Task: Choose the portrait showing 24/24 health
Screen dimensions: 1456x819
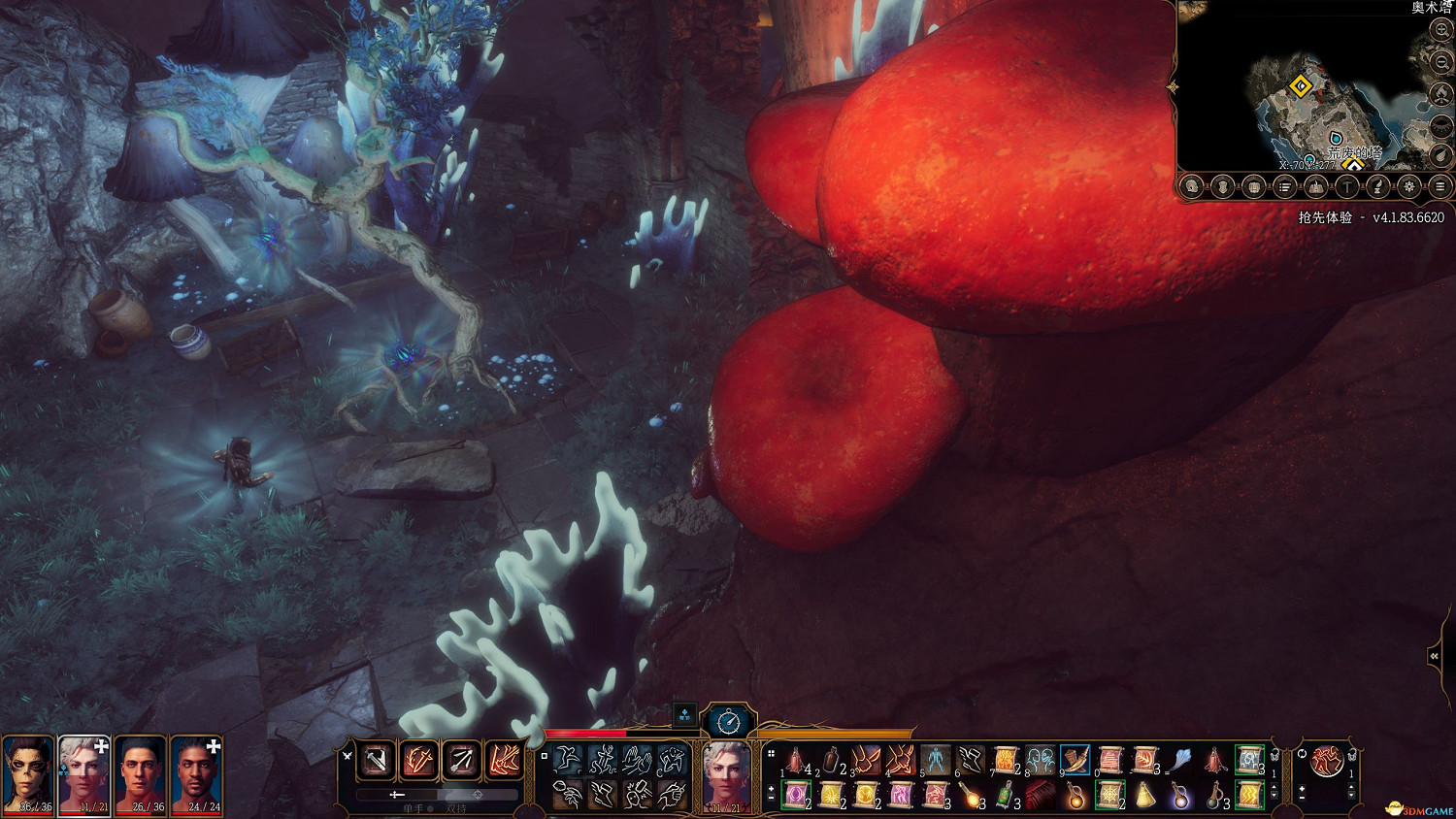Action: point(197,774)
